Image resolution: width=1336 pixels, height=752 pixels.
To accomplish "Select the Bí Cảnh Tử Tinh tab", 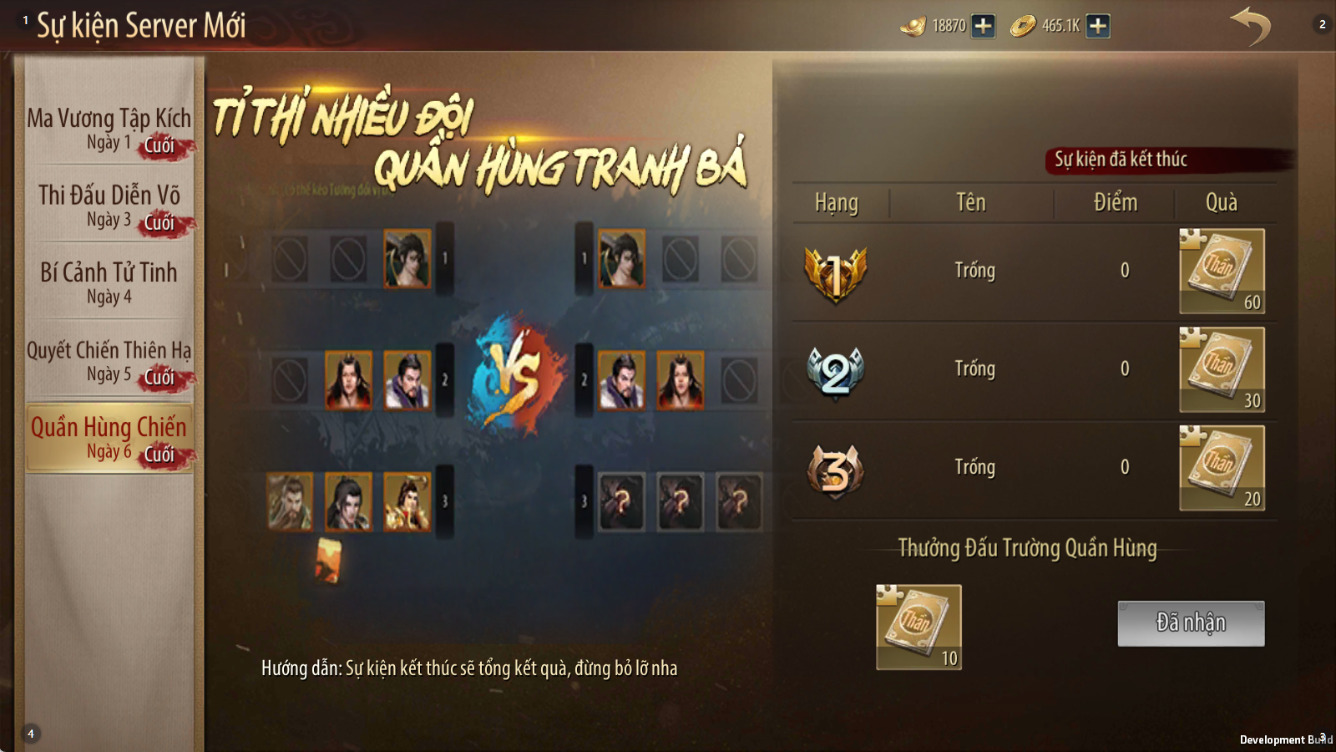I will coord(109,283).
